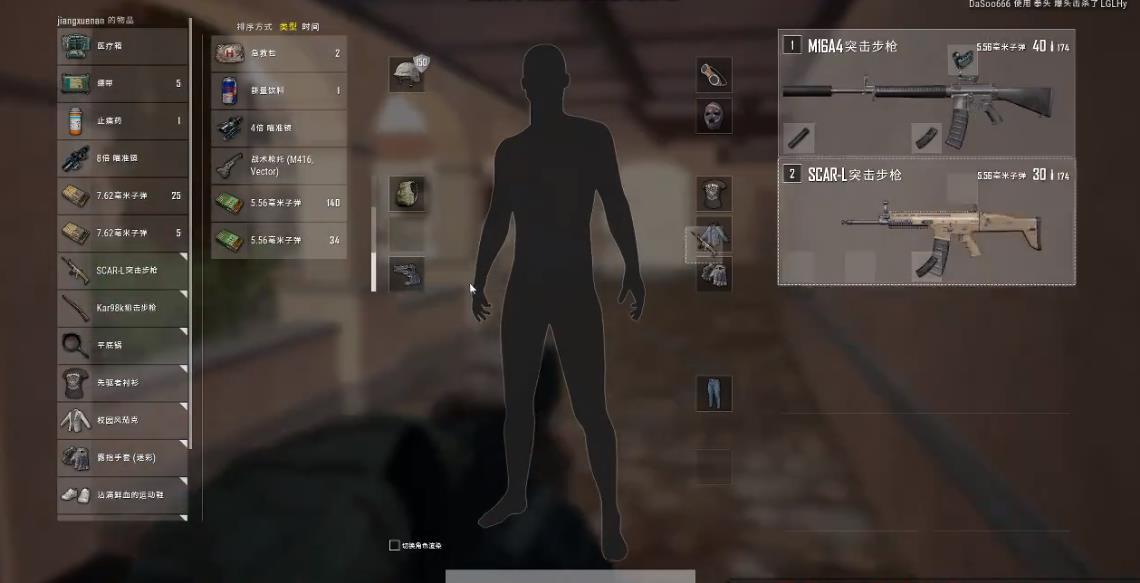Click the energy drink can item
Screen dimensions: 1140x583
point(278,91)
